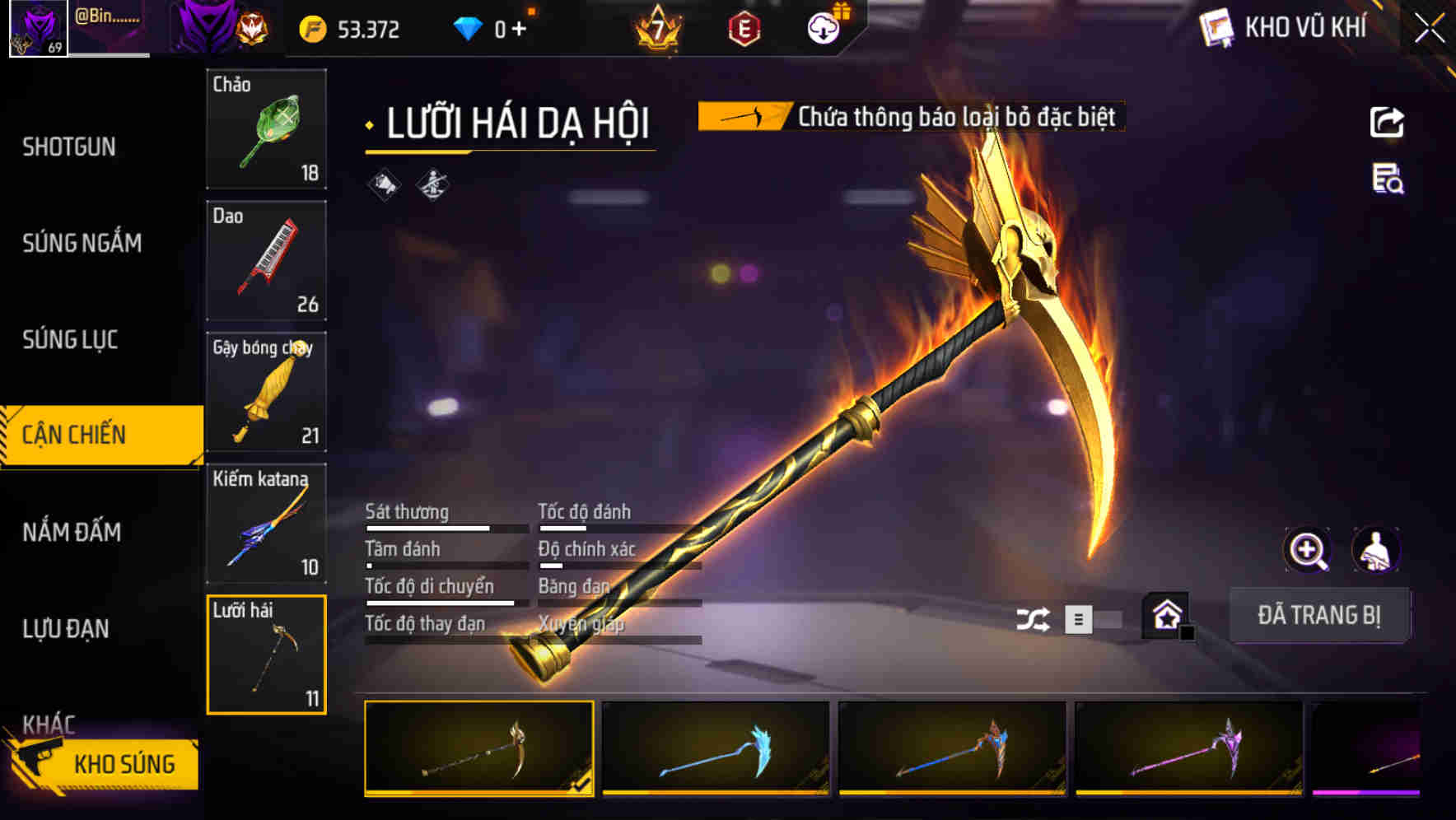
Task: Open the weapon sharing icon
Action: (x=1388, y=120)
